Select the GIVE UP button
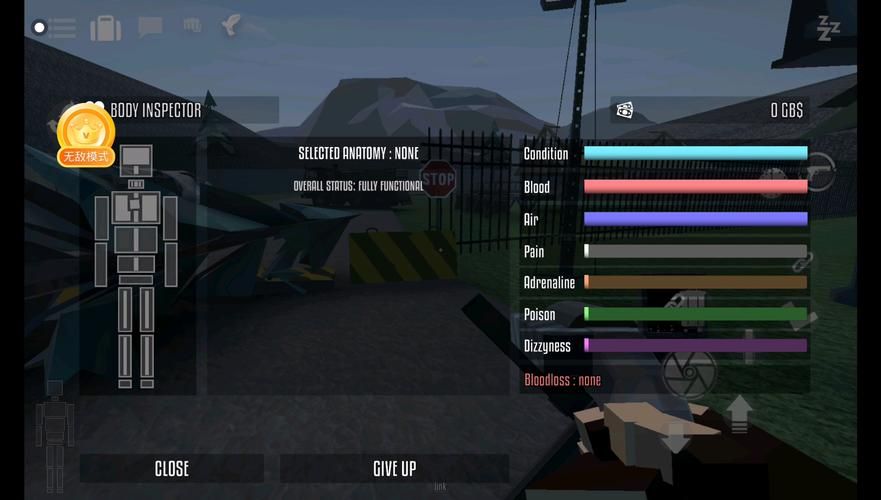Image resolution: width=881 pixels, height=500 pixels. click(x=394, y=468)
